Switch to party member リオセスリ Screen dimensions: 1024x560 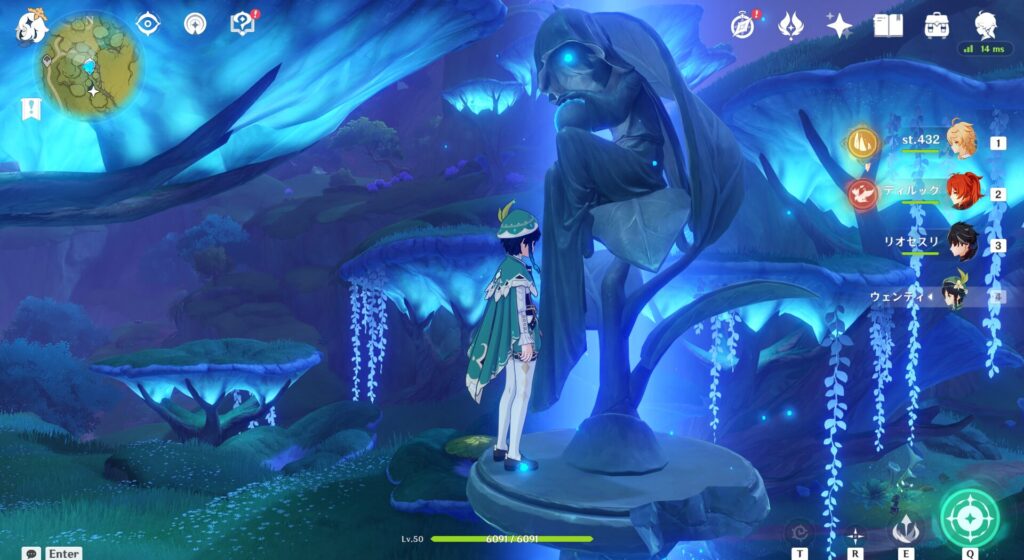(x=961, y=244)
